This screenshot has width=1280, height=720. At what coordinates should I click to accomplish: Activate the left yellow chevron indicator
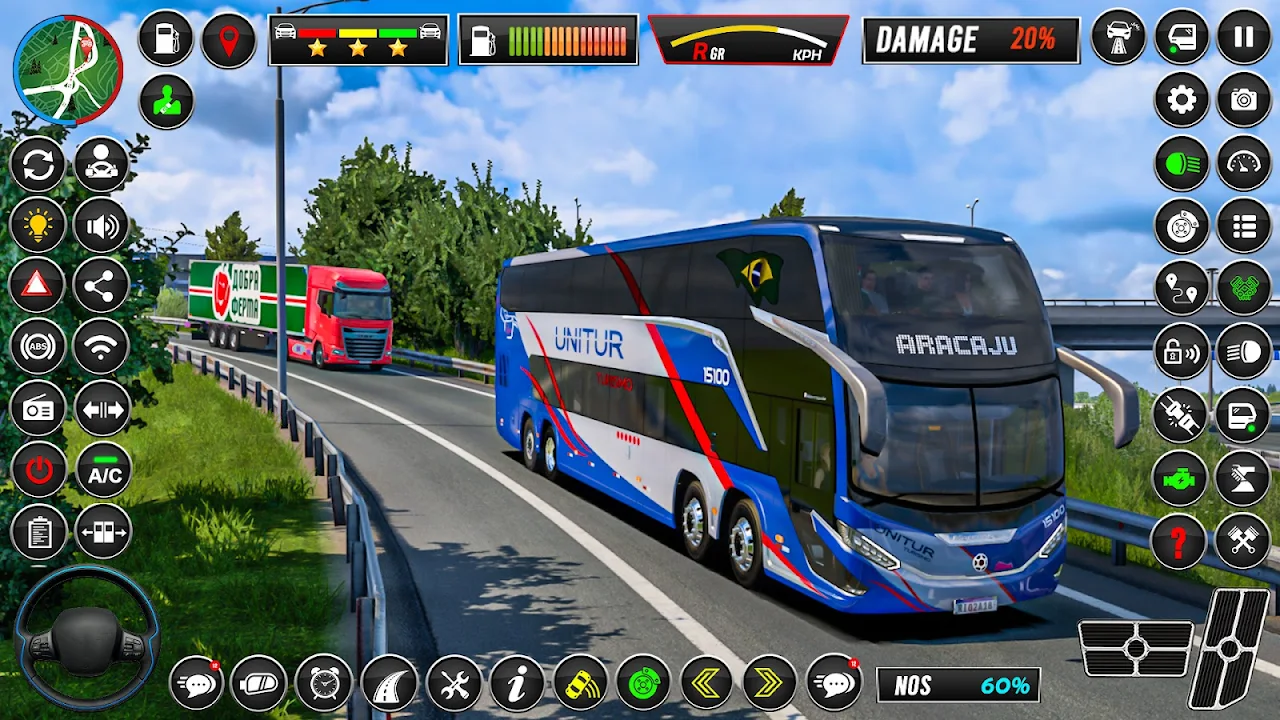[707, 683]
